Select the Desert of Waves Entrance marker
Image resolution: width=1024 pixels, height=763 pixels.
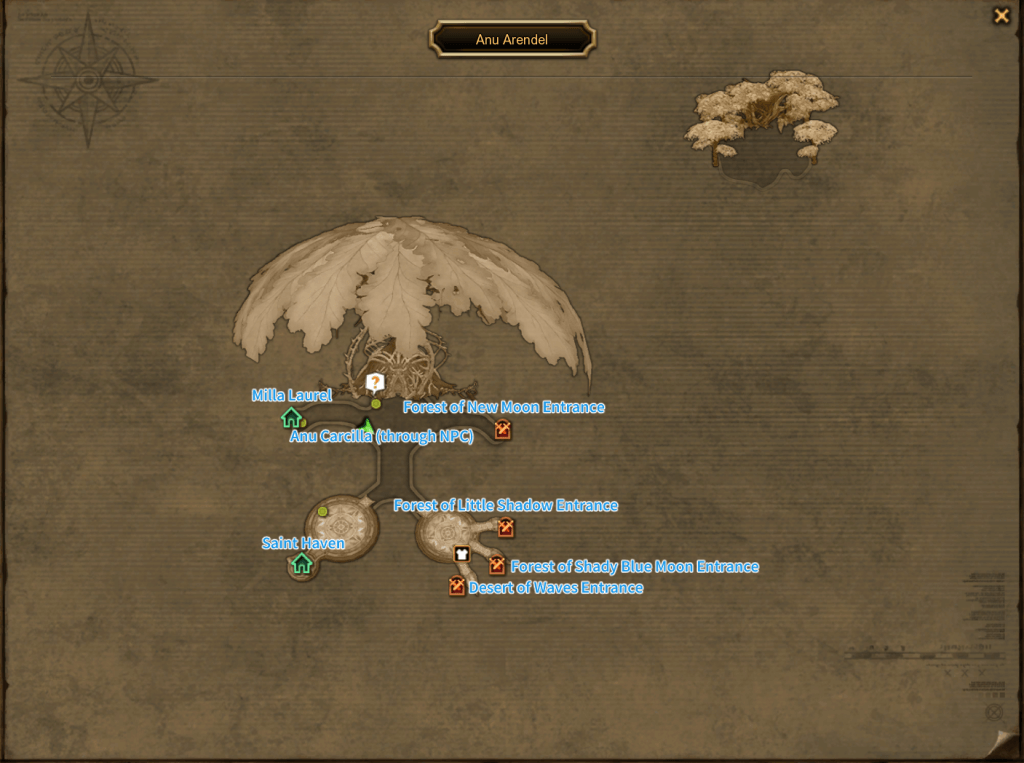point(457,587)
